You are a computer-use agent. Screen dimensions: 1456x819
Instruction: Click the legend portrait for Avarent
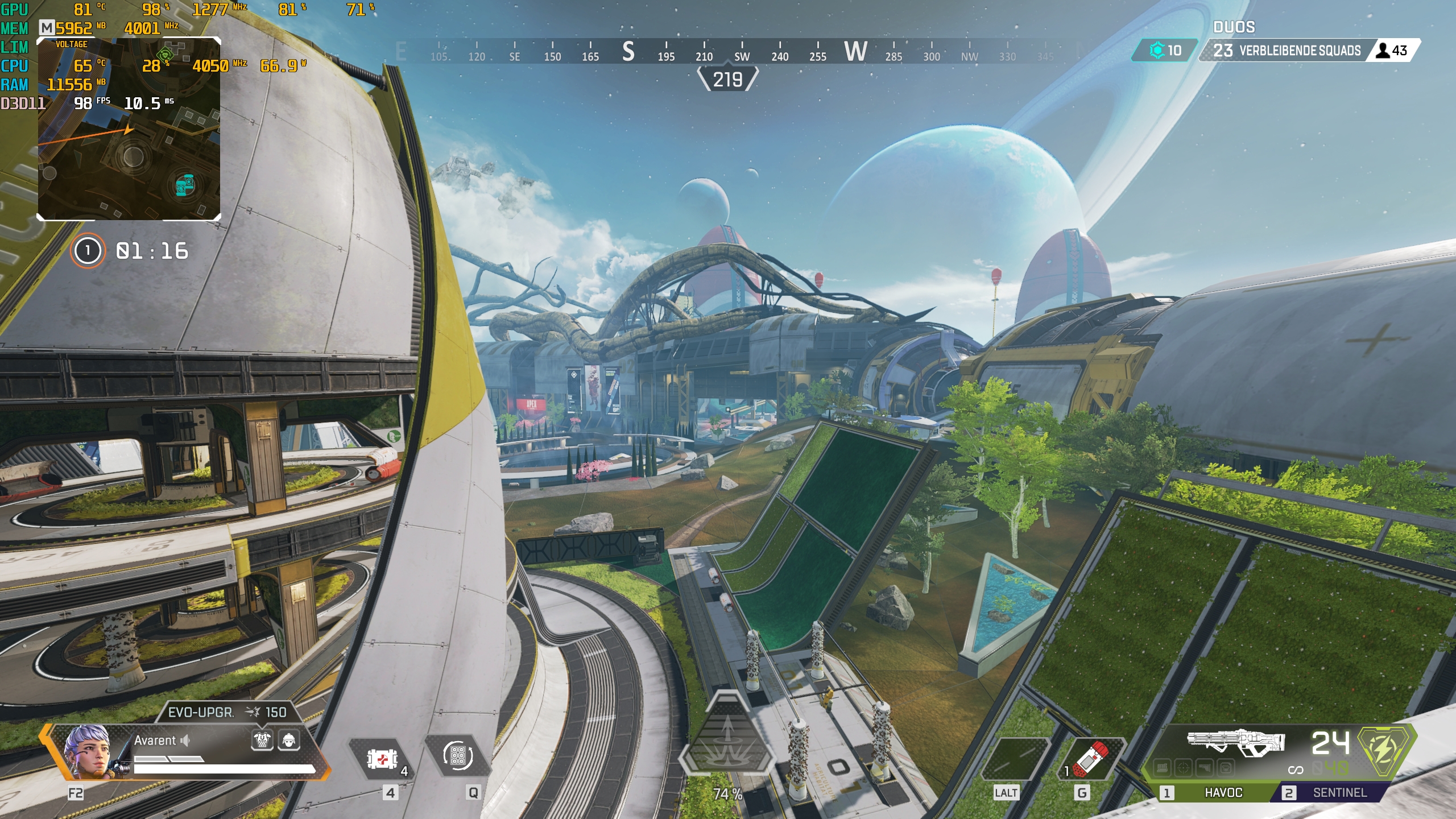[88, 751]
